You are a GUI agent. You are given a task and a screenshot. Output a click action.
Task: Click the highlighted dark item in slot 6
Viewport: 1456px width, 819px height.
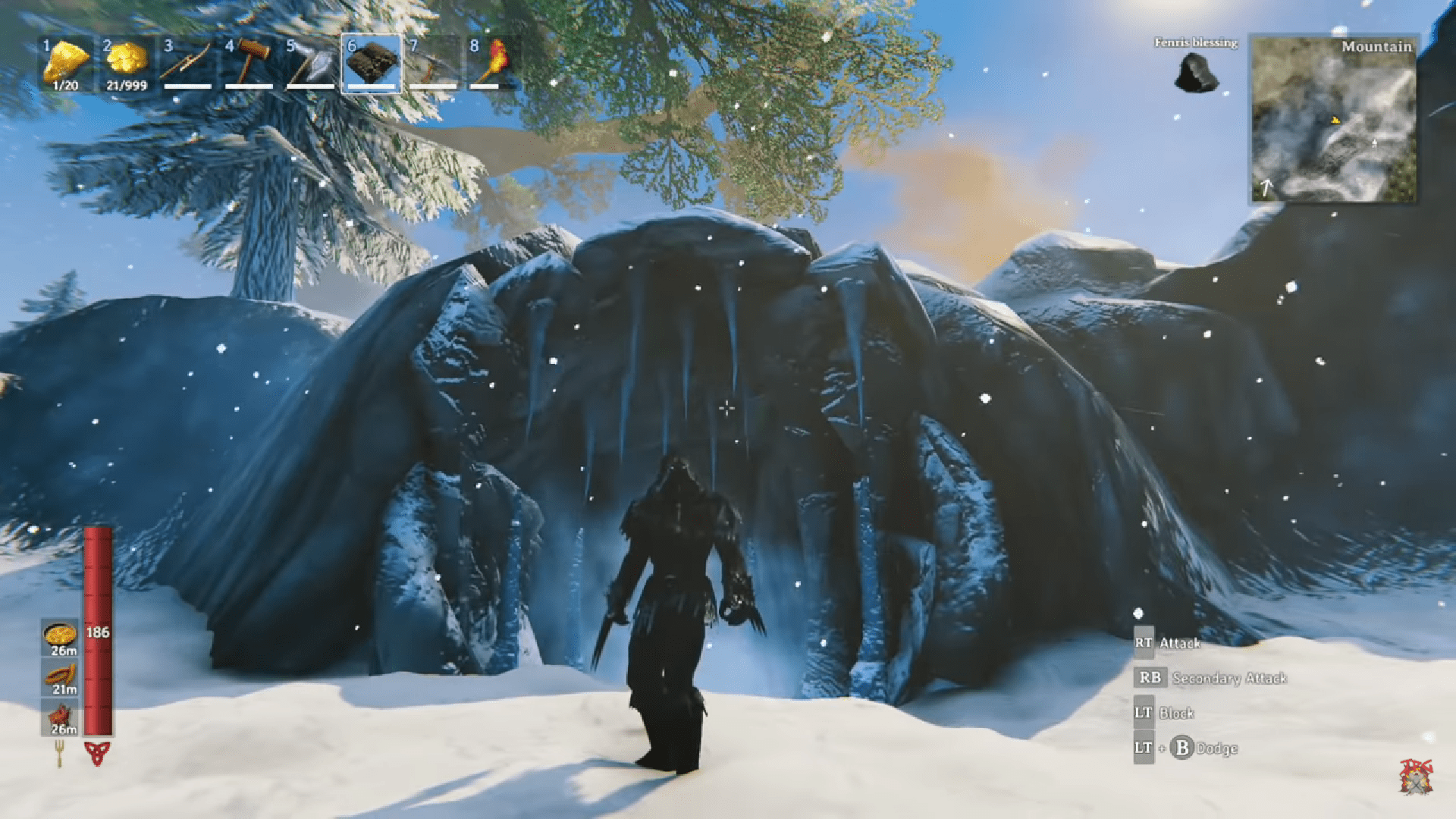coord(372,62)
